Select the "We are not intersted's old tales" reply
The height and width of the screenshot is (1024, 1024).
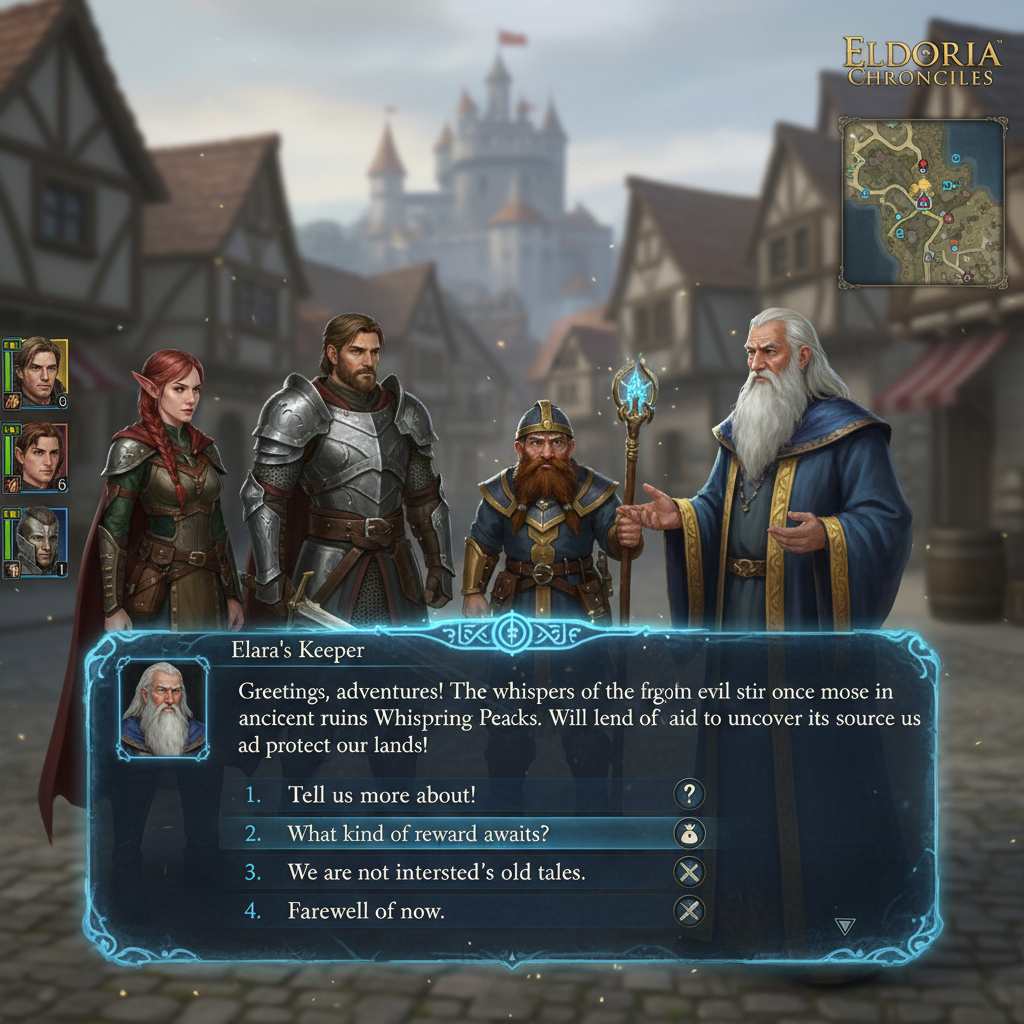436,872
